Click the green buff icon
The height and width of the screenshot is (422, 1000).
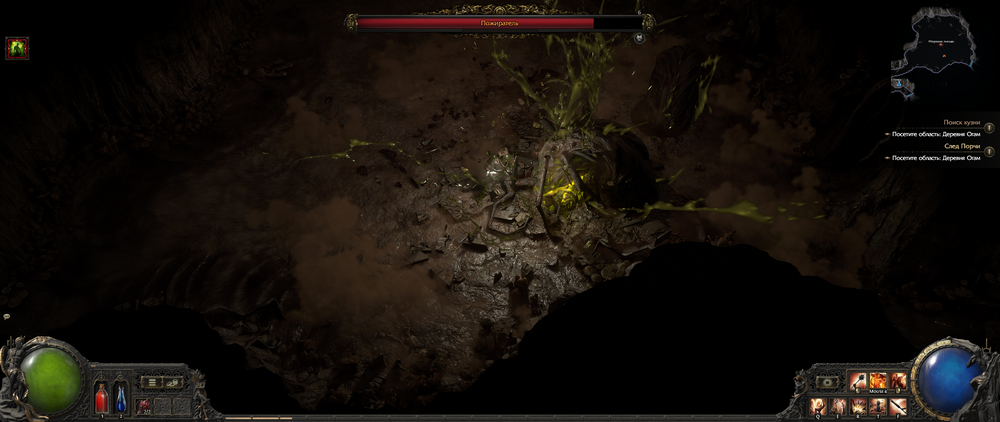(x=17, y=47)
